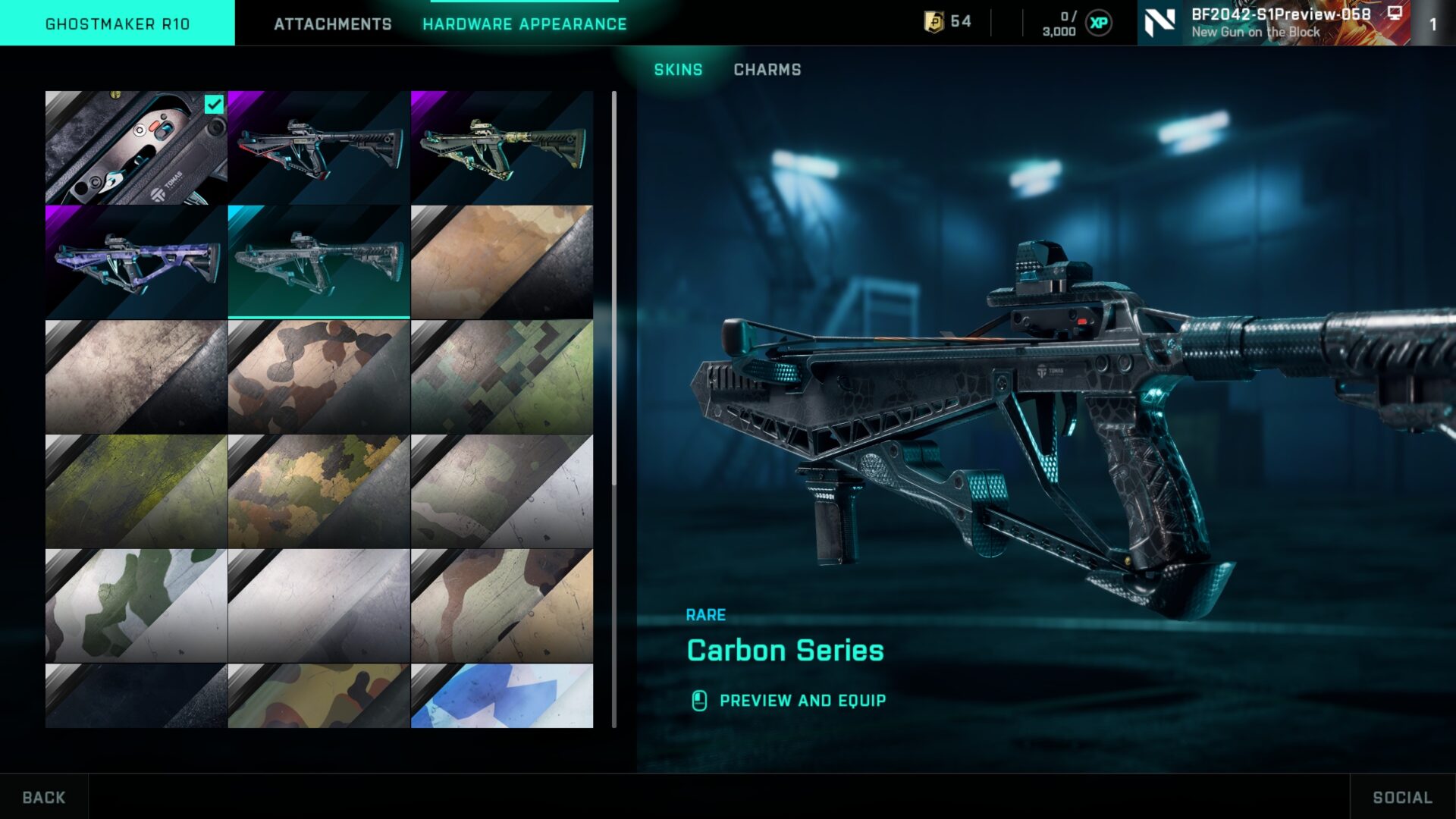Click Preview and Equip for Carbon Series
The image size is (1456, 819).
click(802, 701)
